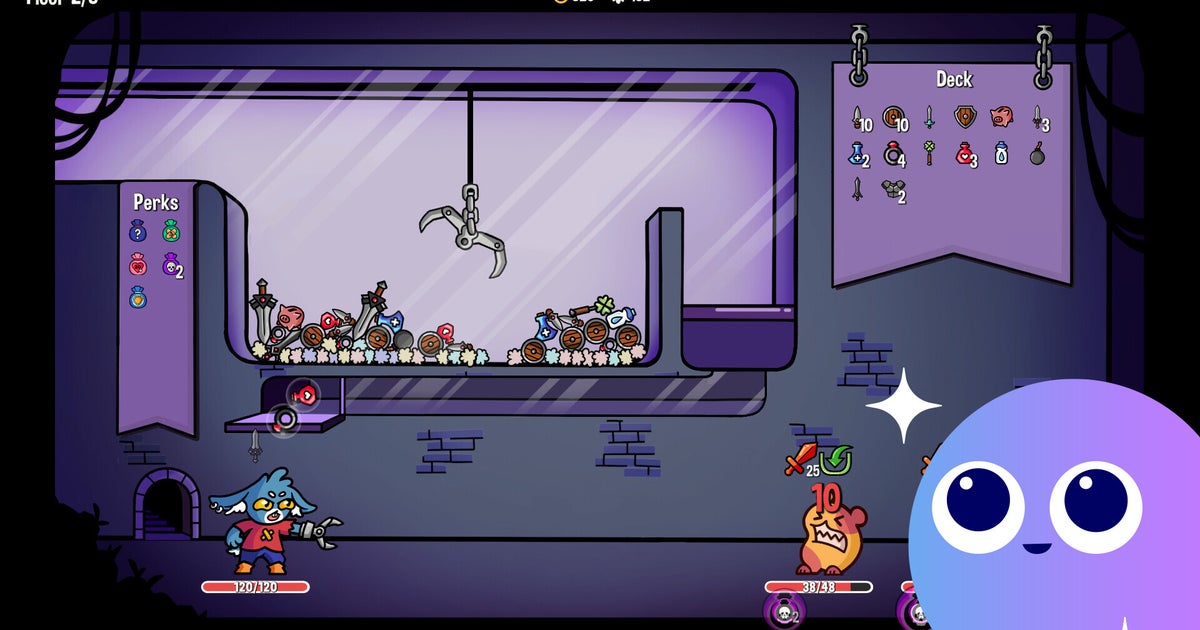Inspect the green bandage perk bag
Screen dimensions: 1200x630
coord(171,232)
